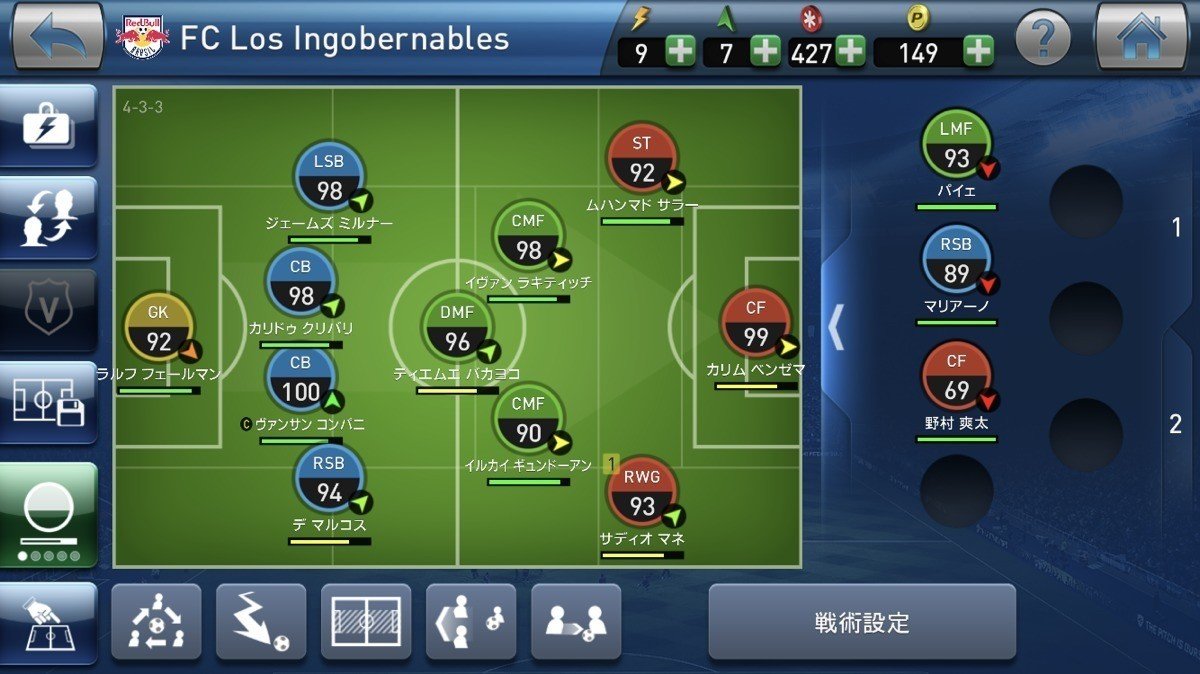Pick the CB rated 100

[x=301, y=379]
